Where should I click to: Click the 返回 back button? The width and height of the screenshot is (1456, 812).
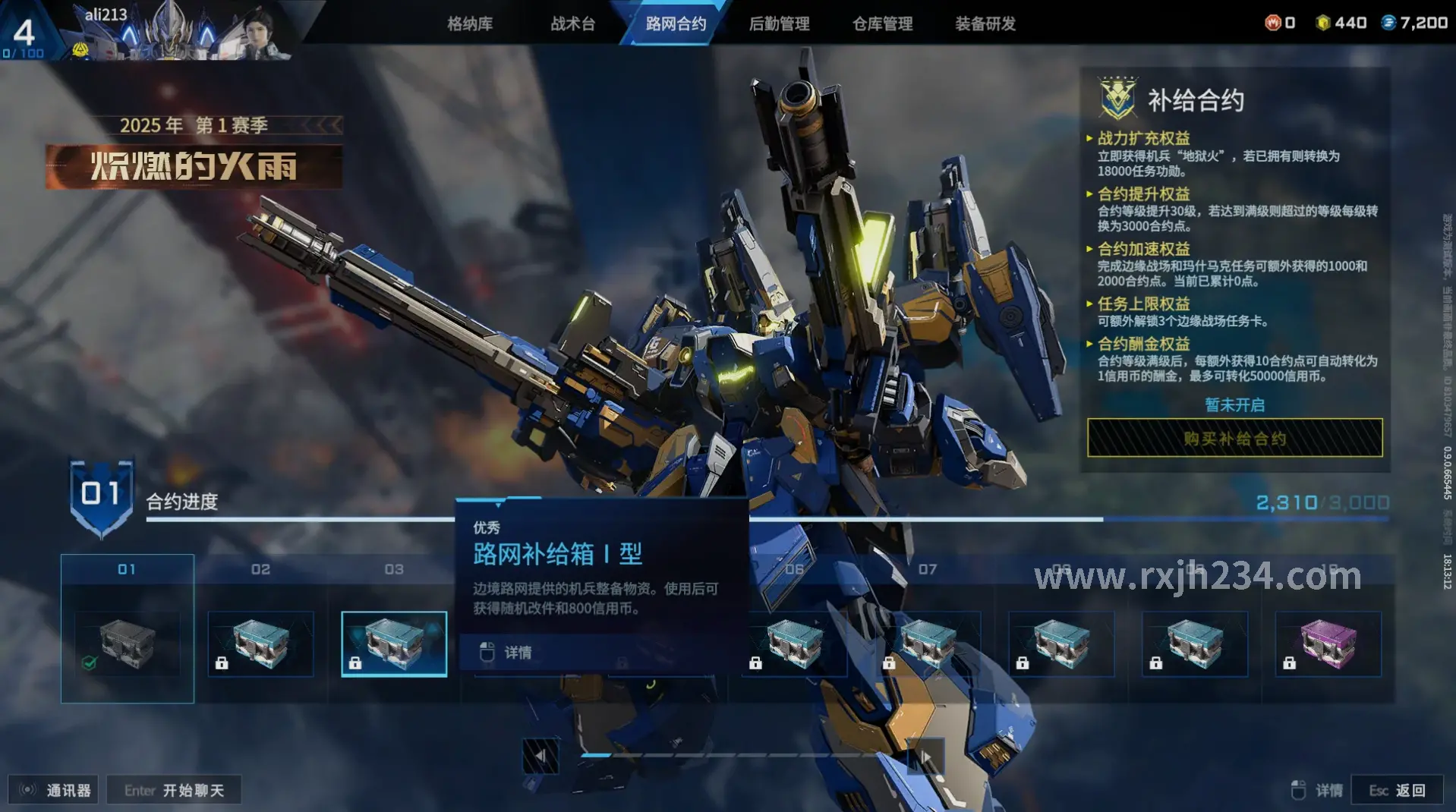coord(1398,790)
